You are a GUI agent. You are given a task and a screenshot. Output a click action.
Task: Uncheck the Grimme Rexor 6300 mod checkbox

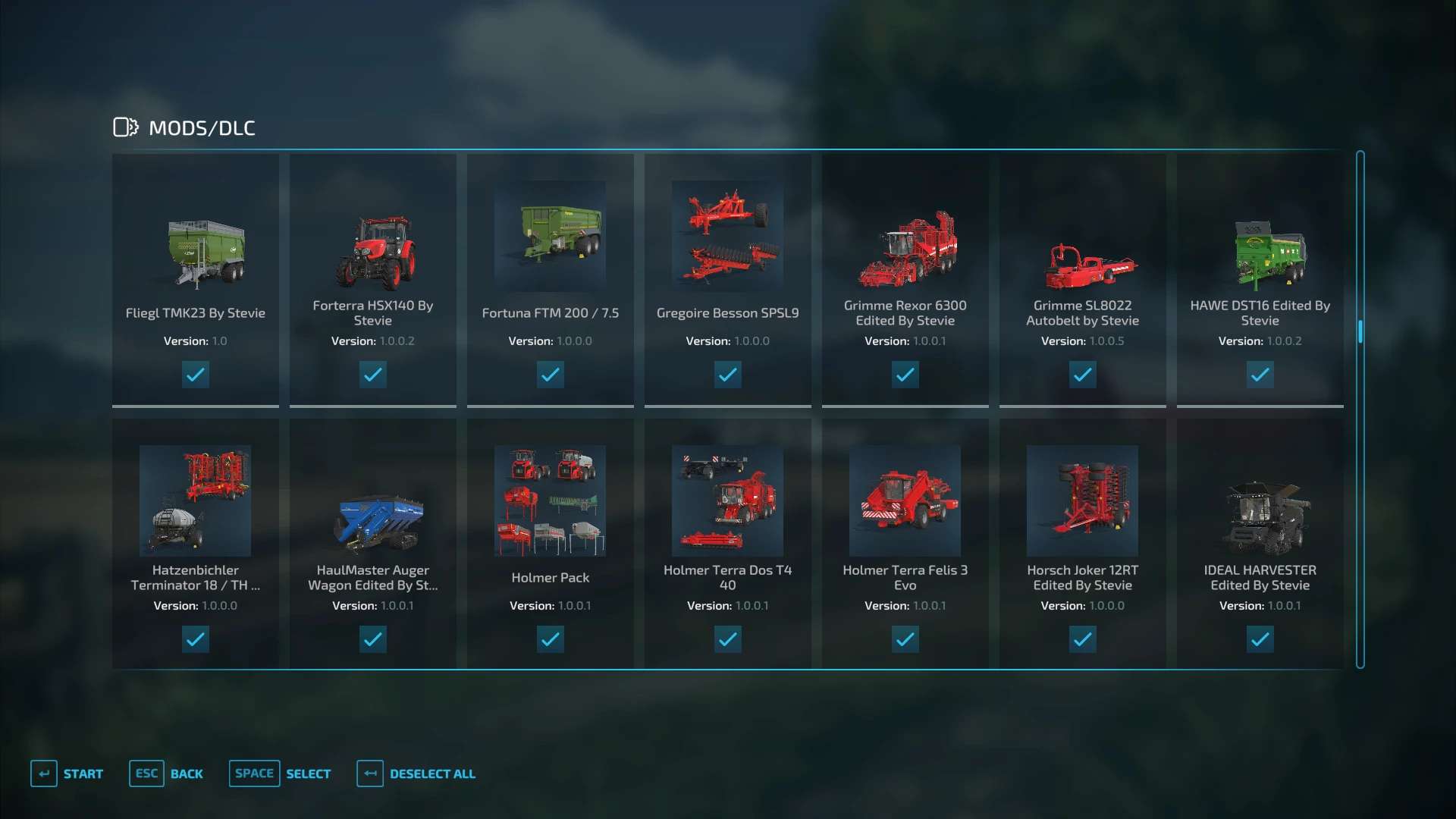905,375
